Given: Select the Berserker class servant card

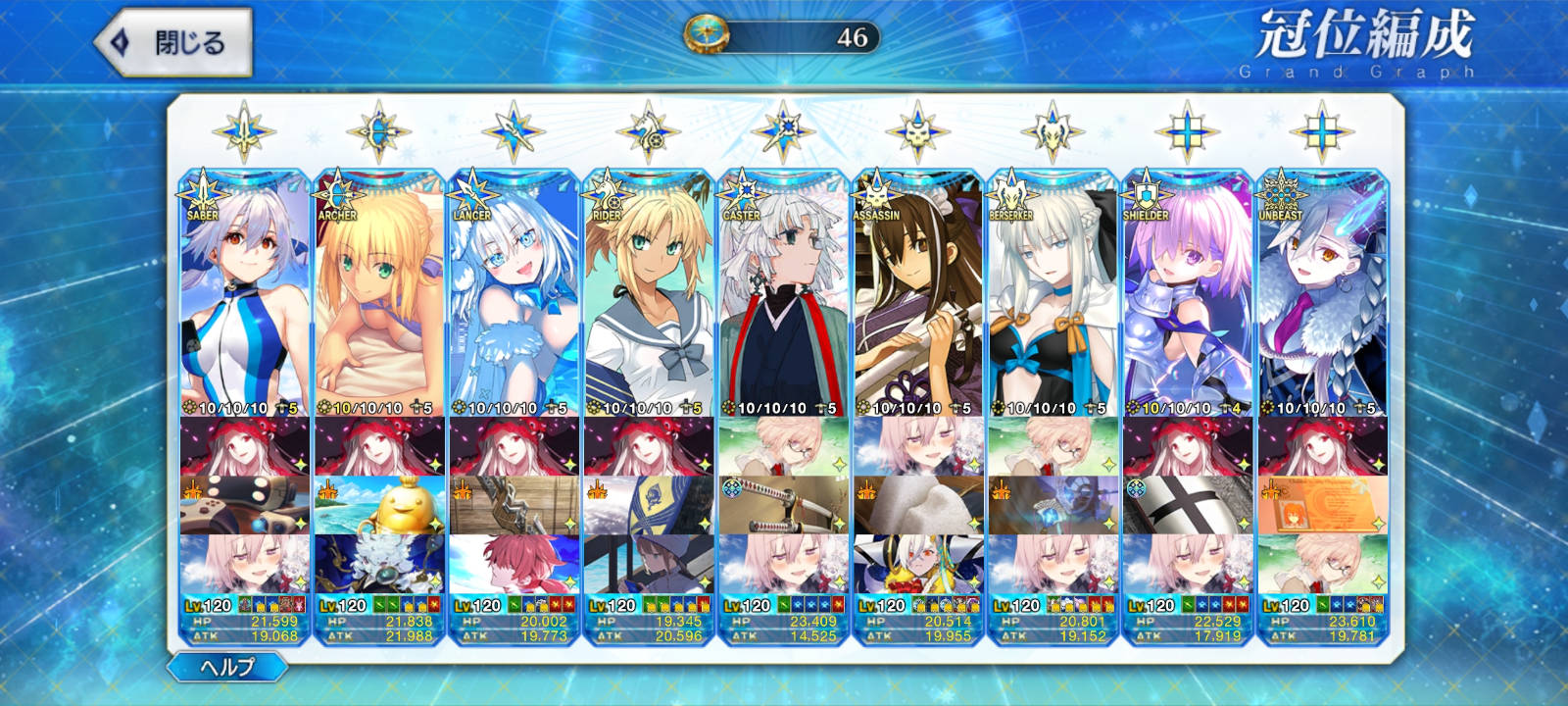Looking at the screenshot, I should pyautogui.click(x=1053, y=294).
